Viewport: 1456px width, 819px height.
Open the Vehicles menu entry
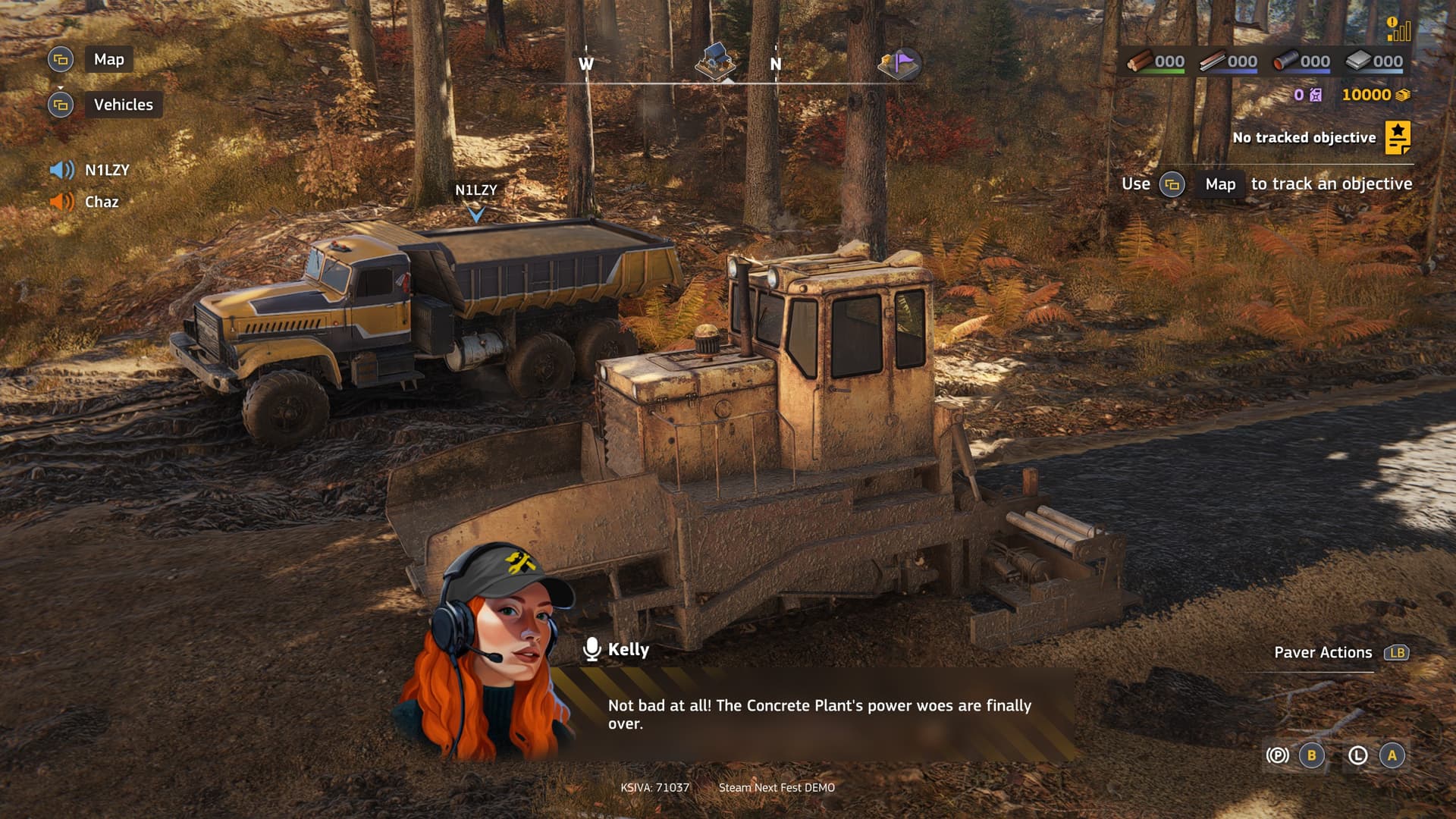pyautogui.click(x=123, y=105)
